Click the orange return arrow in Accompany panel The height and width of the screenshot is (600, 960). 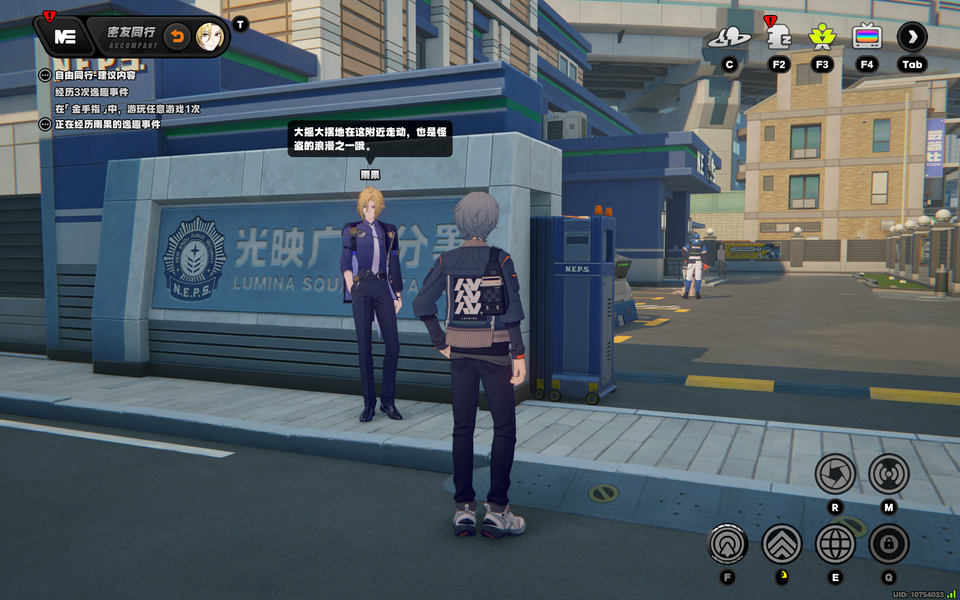pyautogui.click(x=177, y=37)
